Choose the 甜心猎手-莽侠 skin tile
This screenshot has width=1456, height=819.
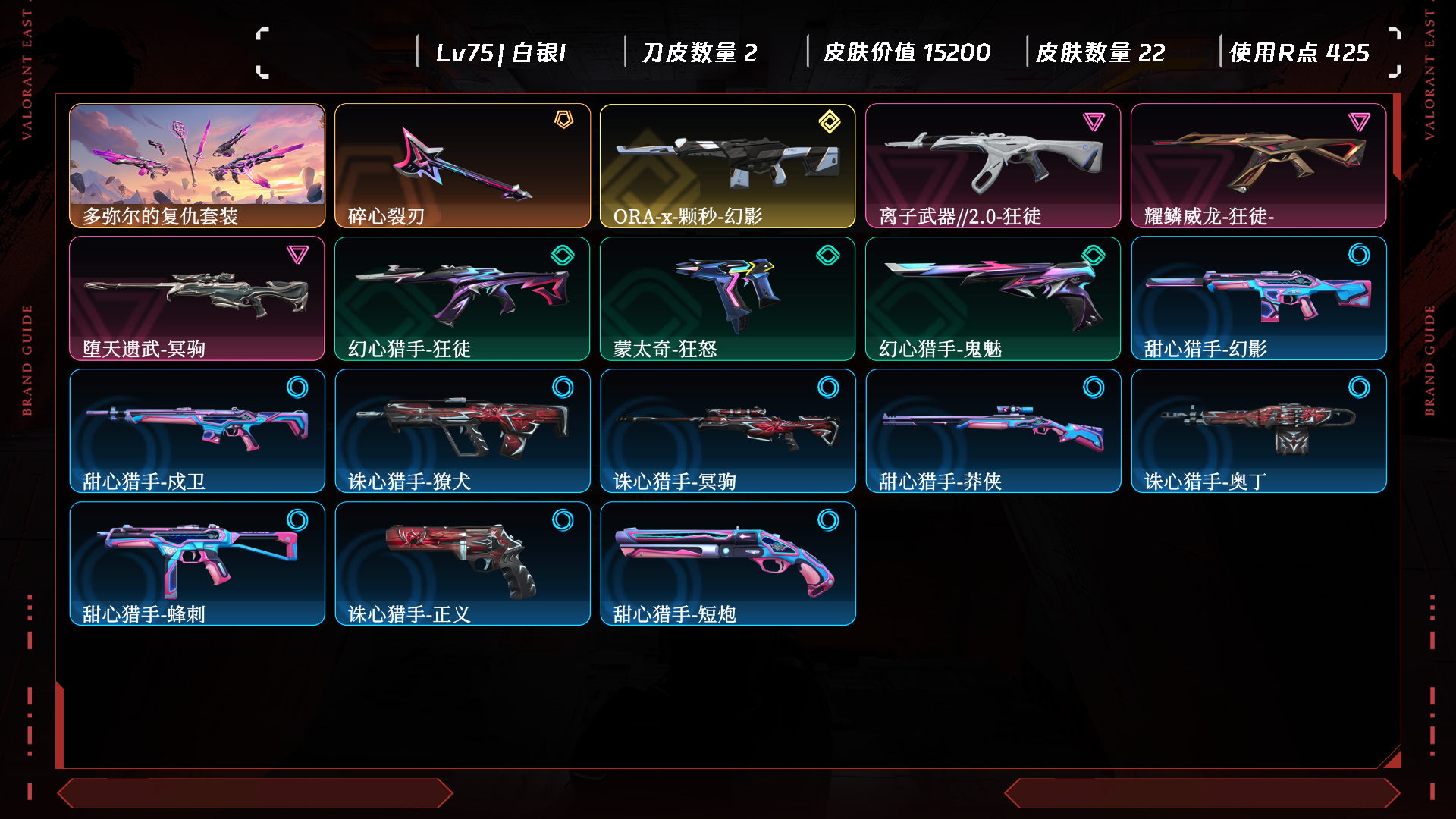click(x=993, y=431)
